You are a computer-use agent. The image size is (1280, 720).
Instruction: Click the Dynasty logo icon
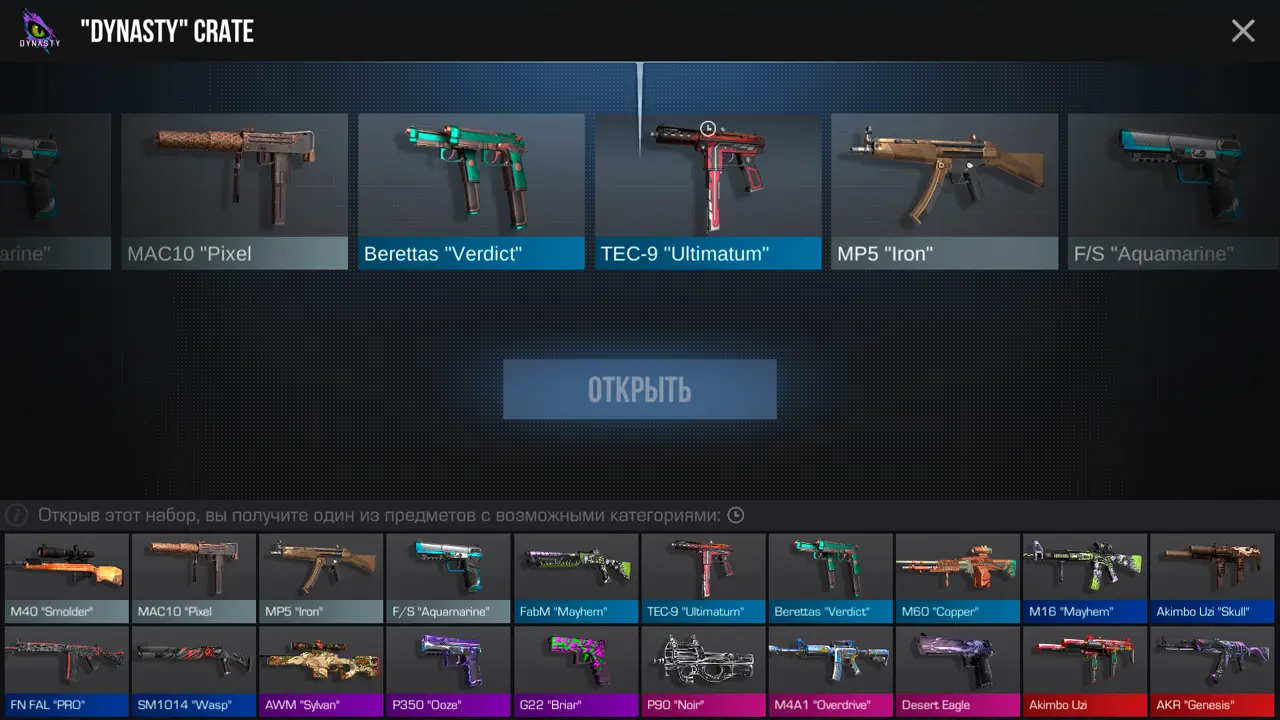pyautogui.click(x=40, y=31)
